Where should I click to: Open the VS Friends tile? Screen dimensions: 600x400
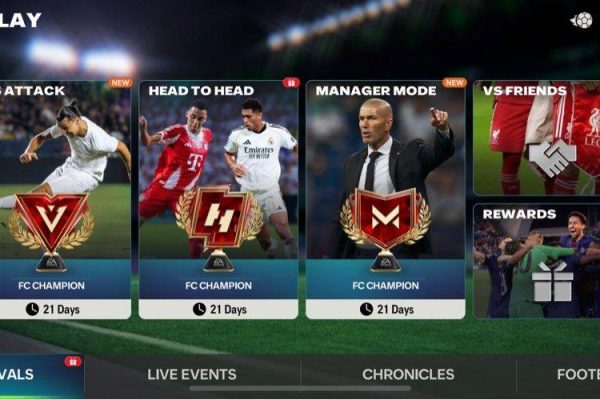pyautogui.click(x=536, y=138)
